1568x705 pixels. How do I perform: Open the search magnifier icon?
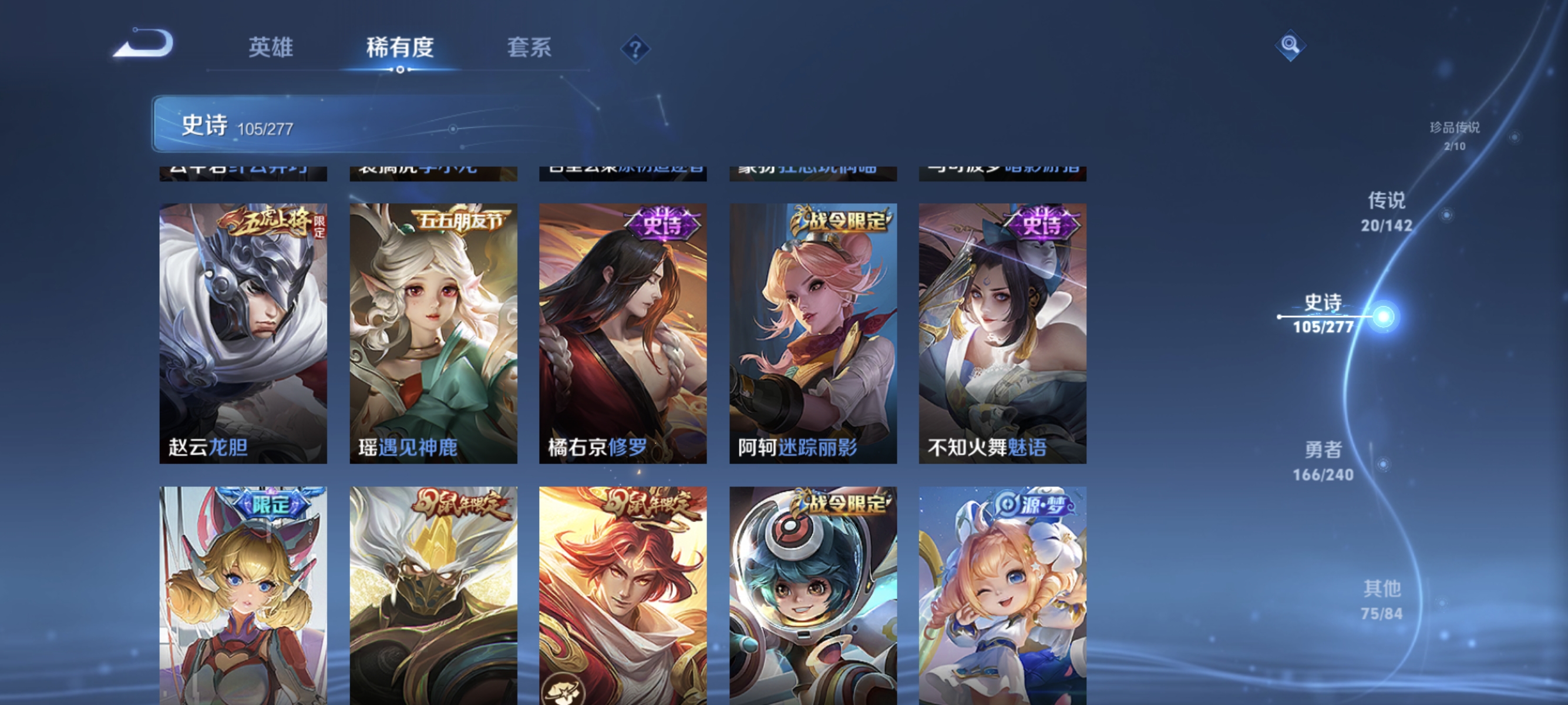1290,45
